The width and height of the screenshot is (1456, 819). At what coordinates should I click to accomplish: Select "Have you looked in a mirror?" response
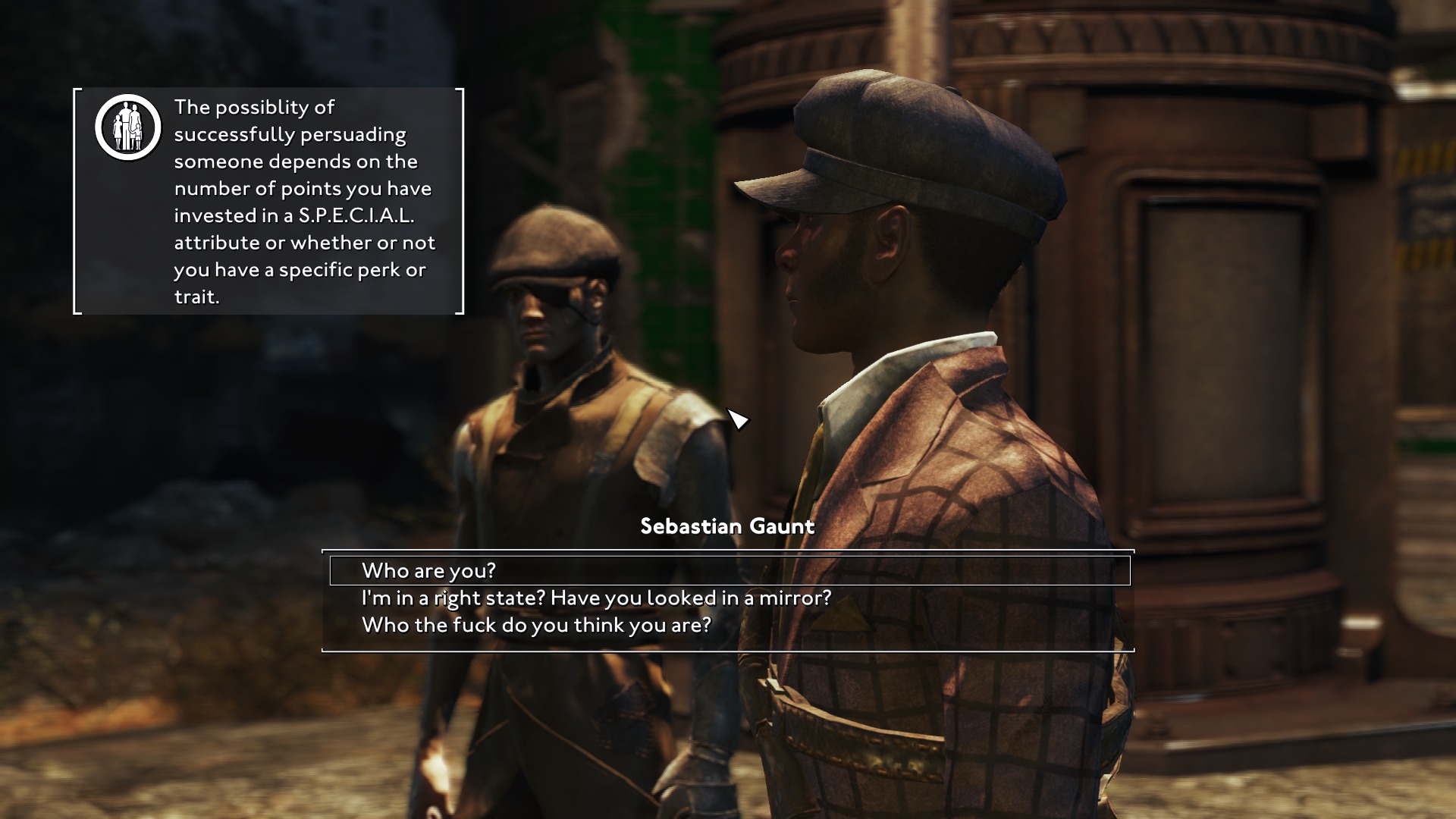(596, 598)
